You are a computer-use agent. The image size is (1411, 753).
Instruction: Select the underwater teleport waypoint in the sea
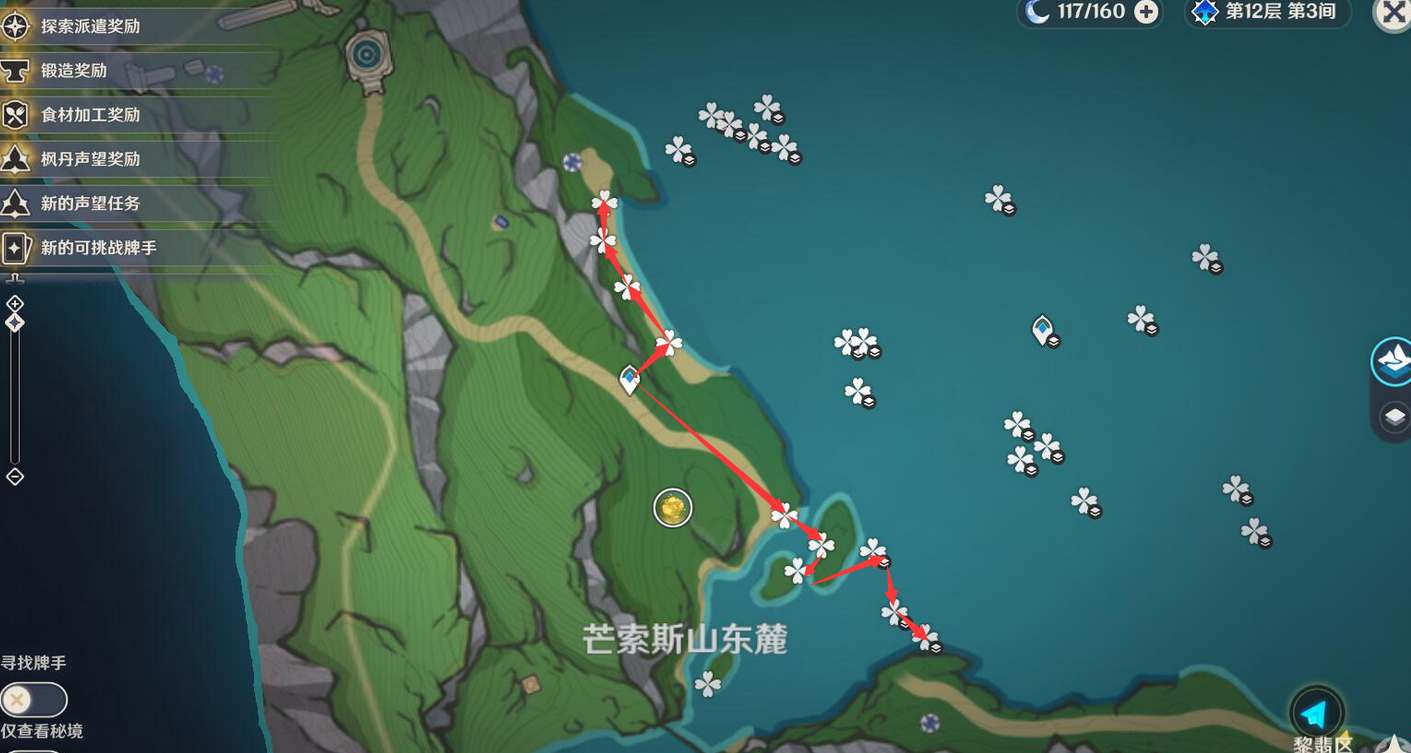pyautogui.click(x=1043, y=329)
